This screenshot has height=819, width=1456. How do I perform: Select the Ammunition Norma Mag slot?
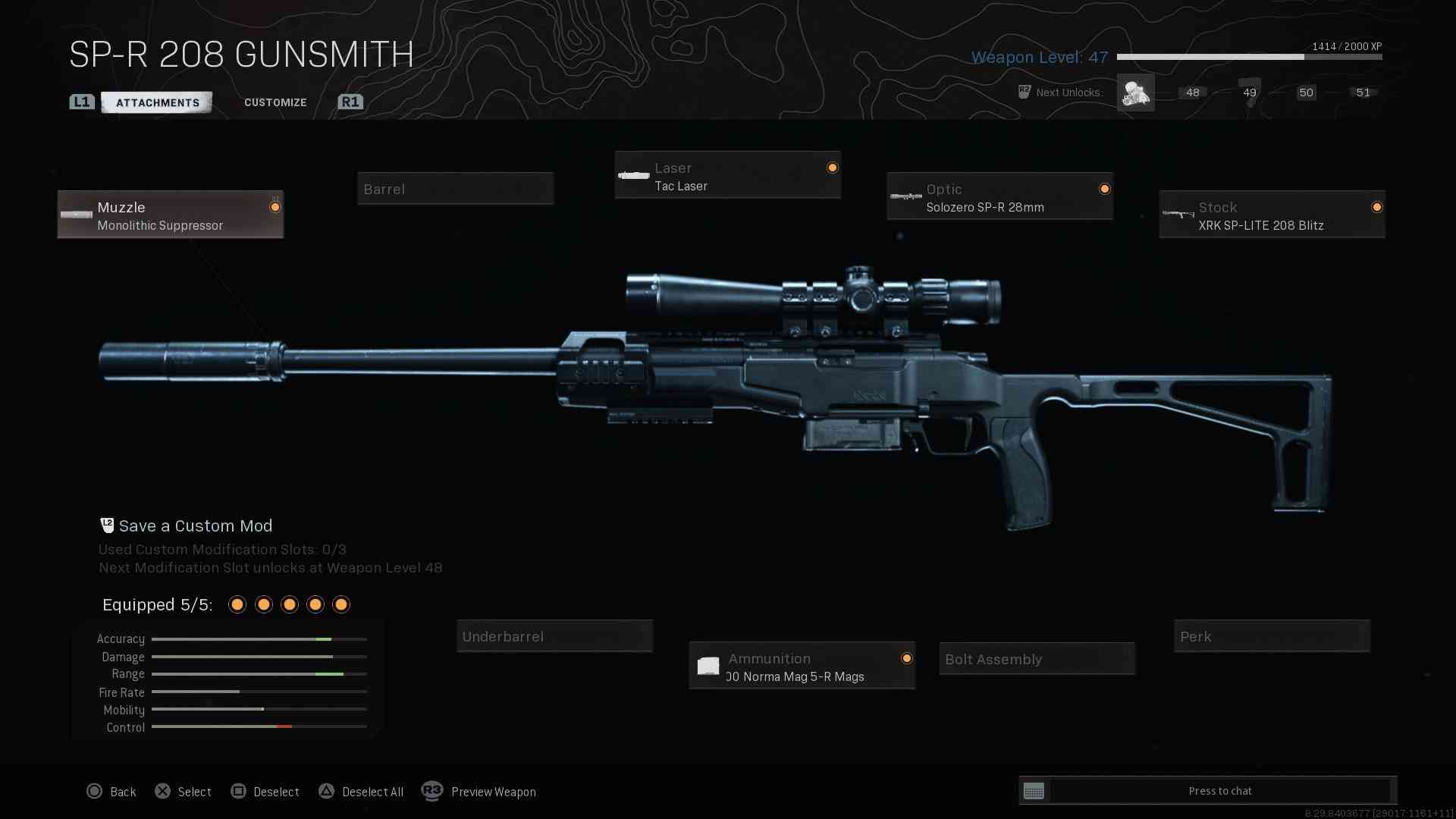(802, 667)
